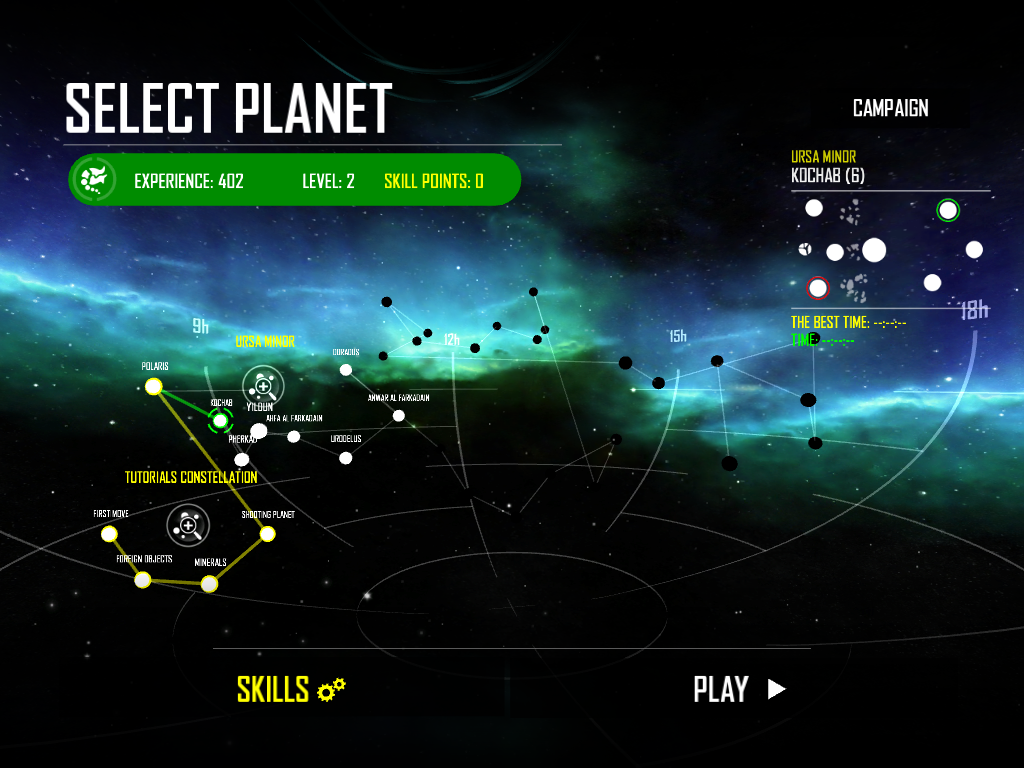Image resolution: width=1024 pixels, height=768 pixels.
Task: Select the Polaris planet node
Action: pos(154,387)
